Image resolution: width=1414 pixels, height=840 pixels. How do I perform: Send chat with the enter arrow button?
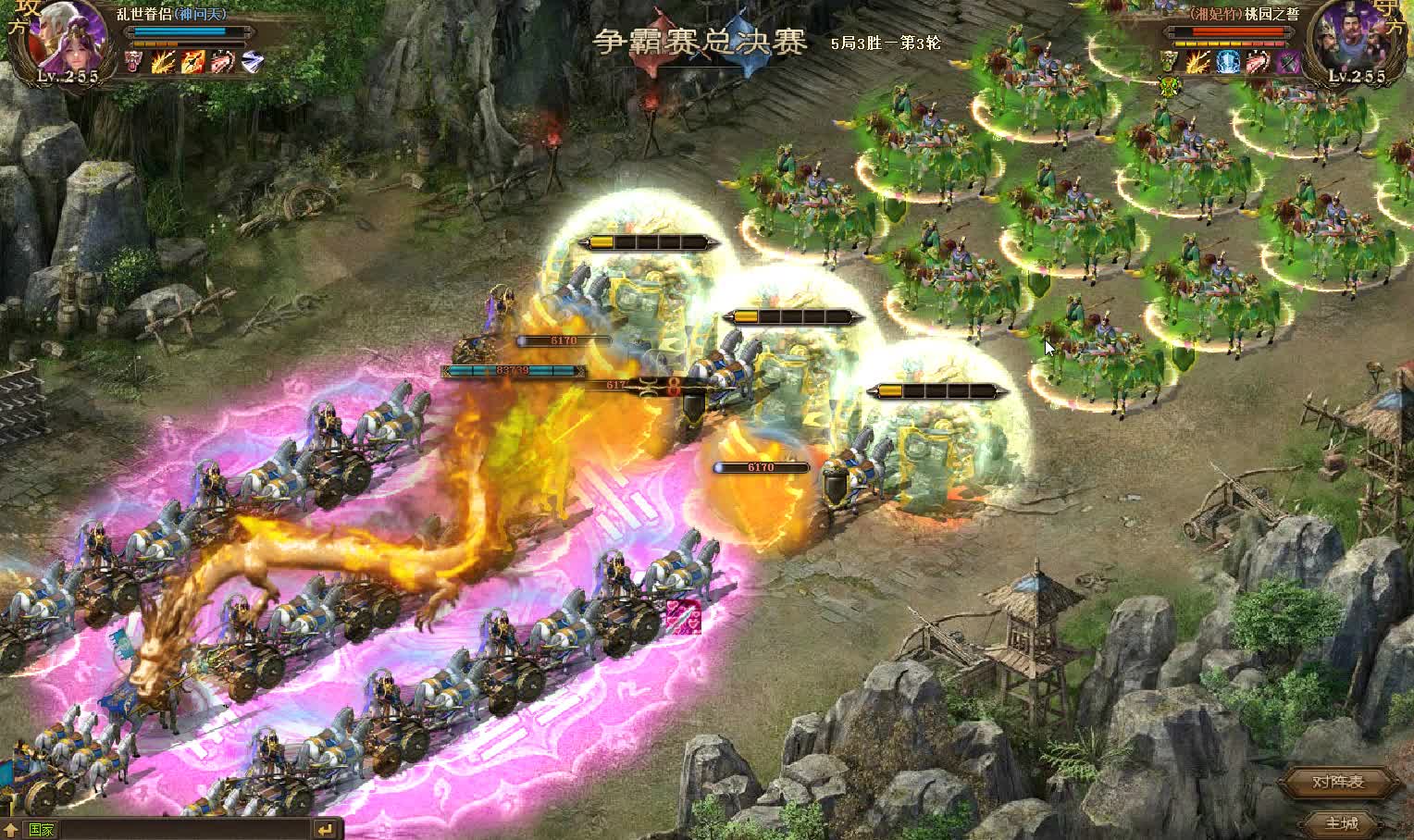[325, 830]
